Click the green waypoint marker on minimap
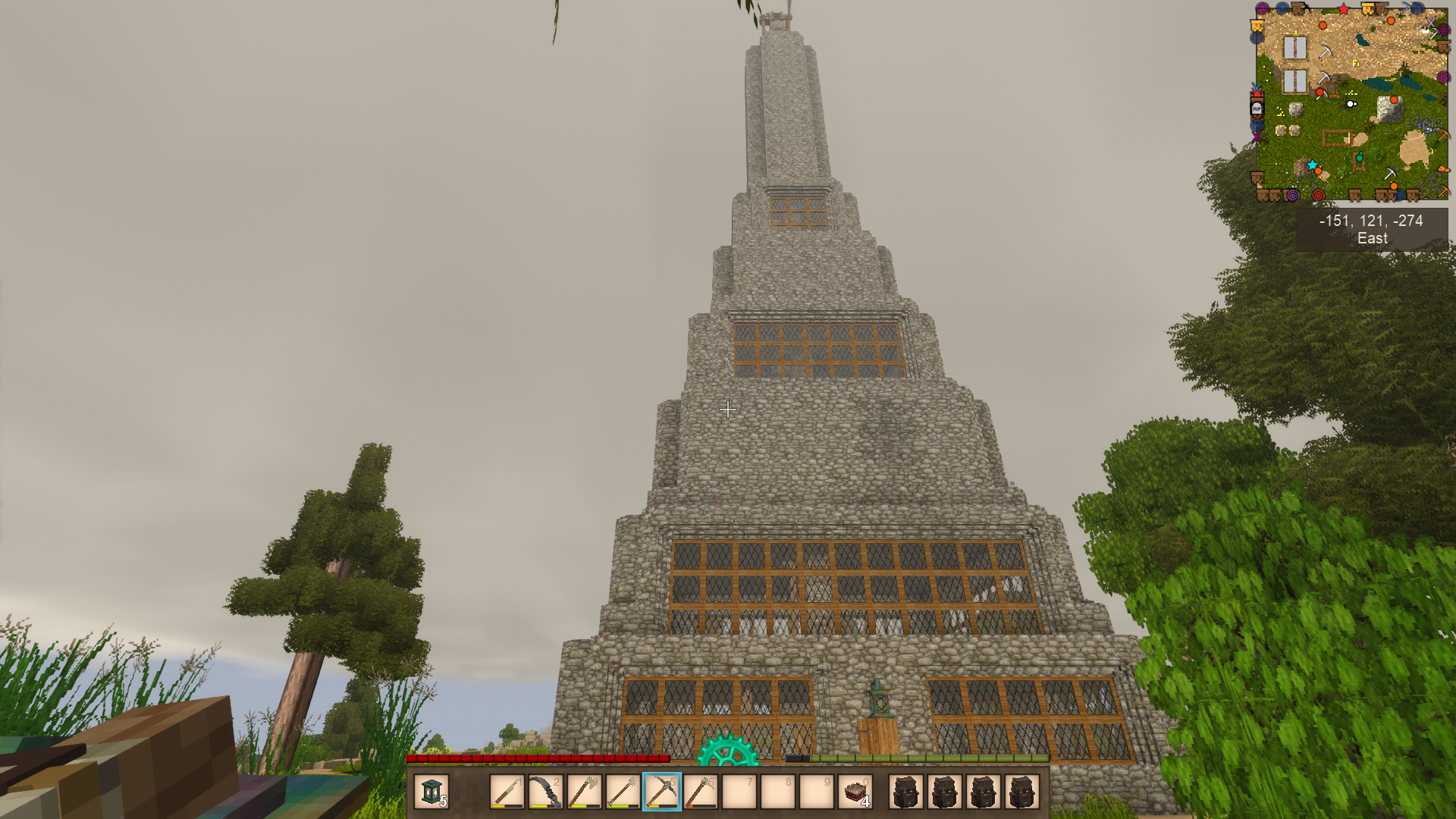The width and height of the screenshot is (1456, 819). [x=1360, y=158]
